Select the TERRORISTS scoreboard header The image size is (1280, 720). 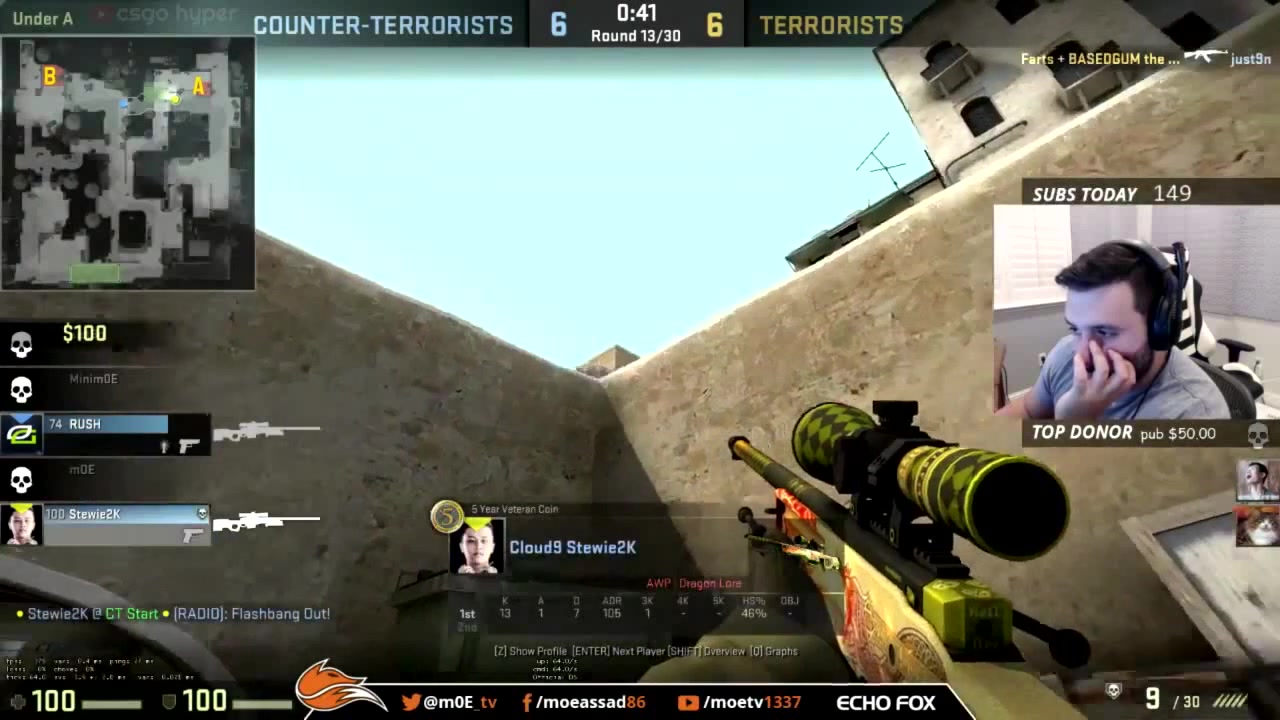(831, 25)
